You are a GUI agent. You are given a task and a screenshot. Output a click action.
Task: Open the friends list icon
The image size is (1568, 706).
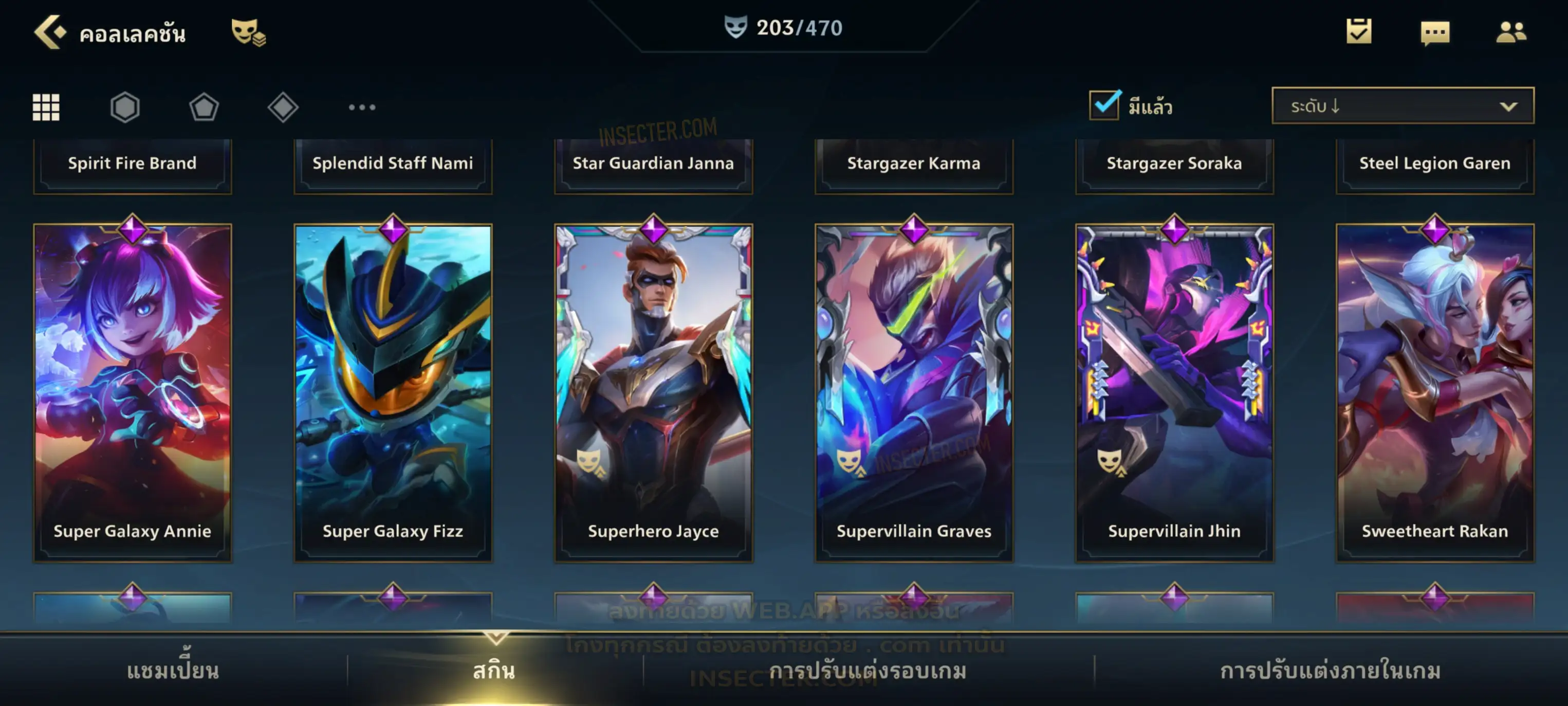coord(1510,32)
